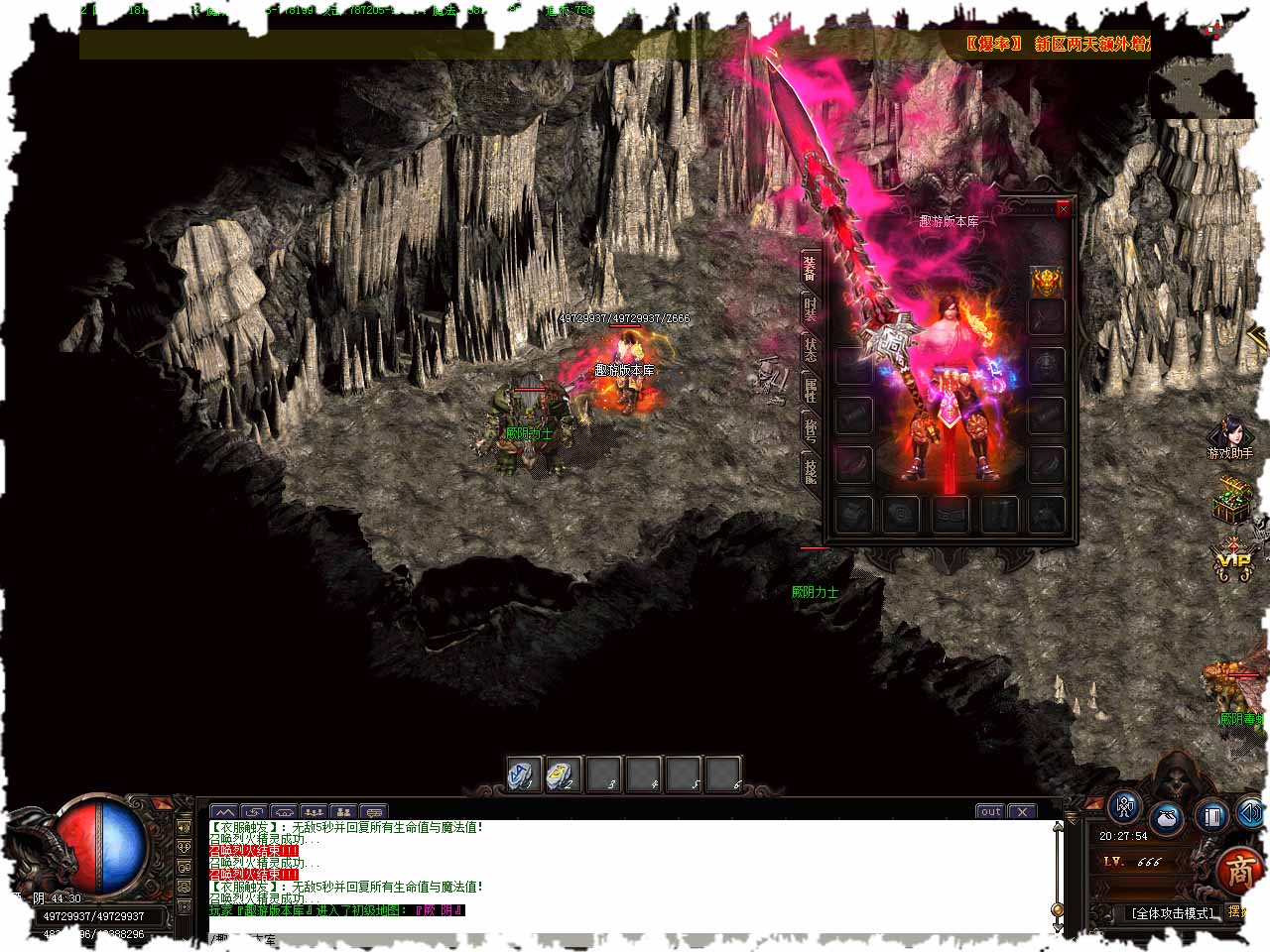Use the blue stone in hotbar slot 1
This screenshot has width=1270, height=952.
coord(523,773)
